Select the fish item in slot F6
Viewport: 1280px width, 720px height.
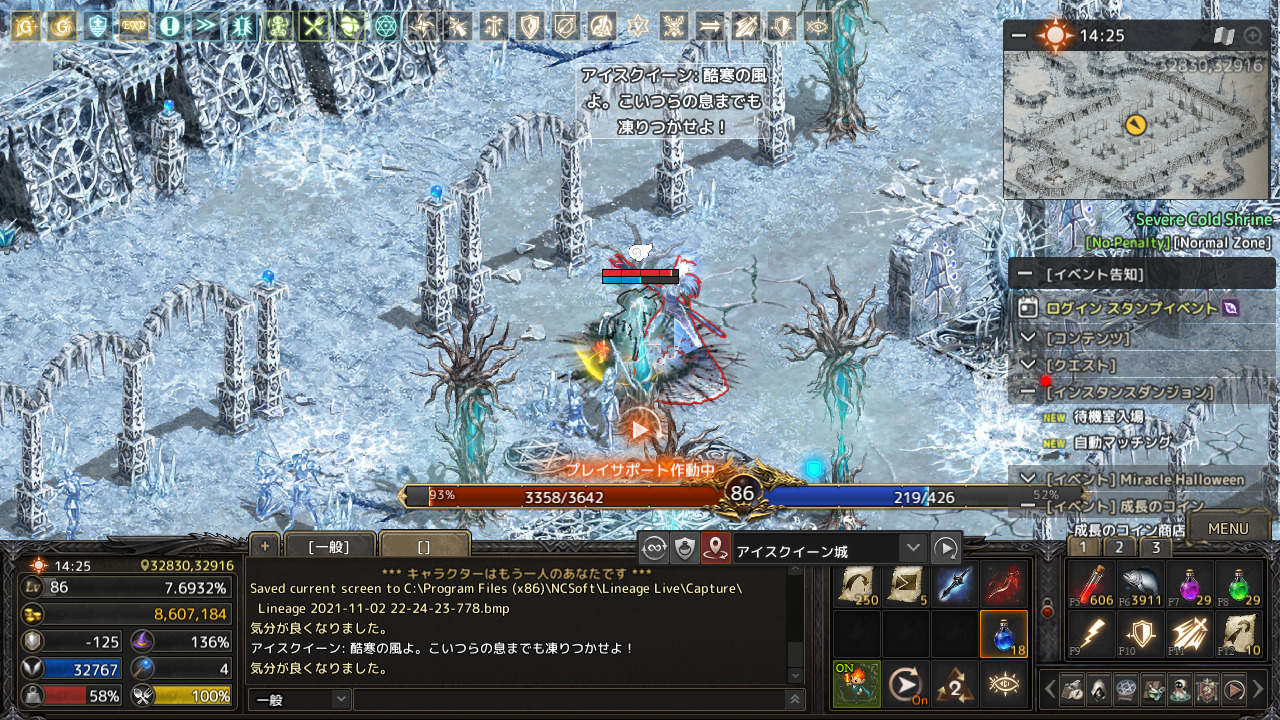[x=1139, y=584]
